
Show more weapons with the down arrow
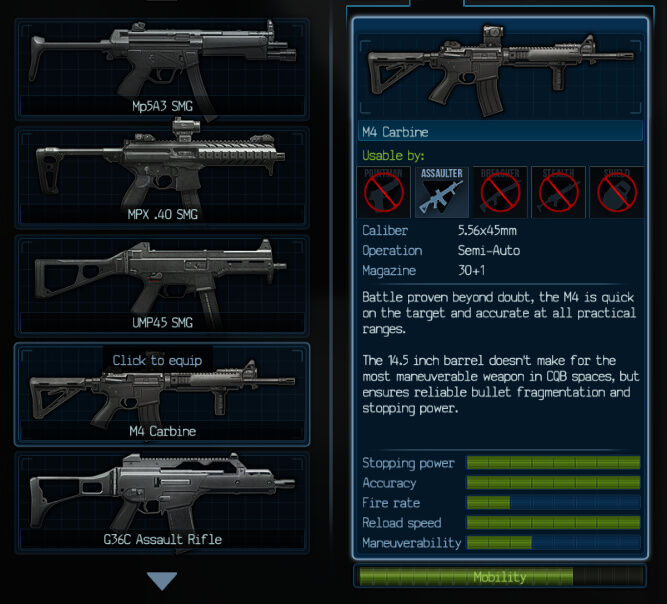tap(161, 581)
